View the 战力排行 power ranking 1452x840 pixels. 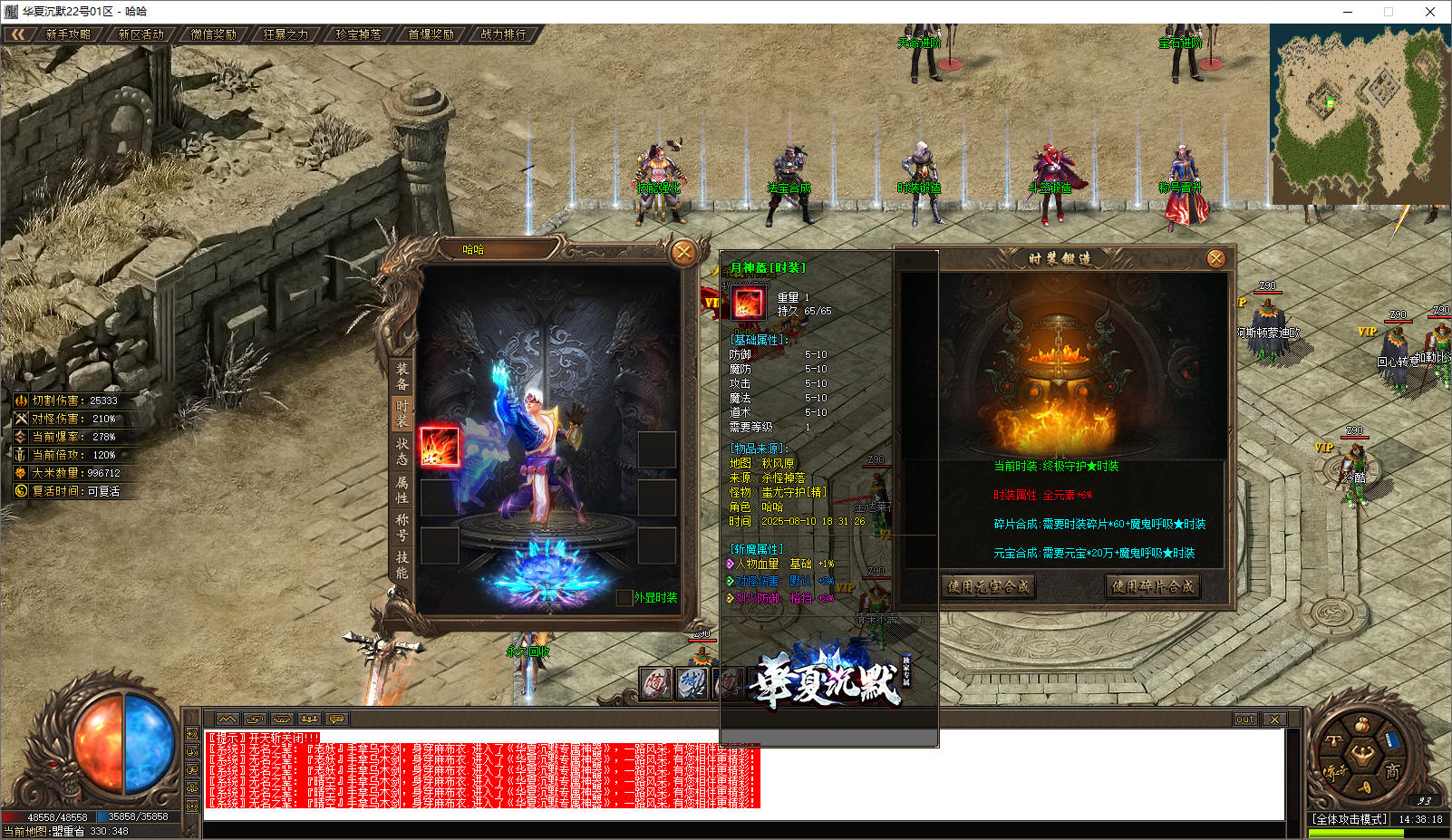coord(503,34)
